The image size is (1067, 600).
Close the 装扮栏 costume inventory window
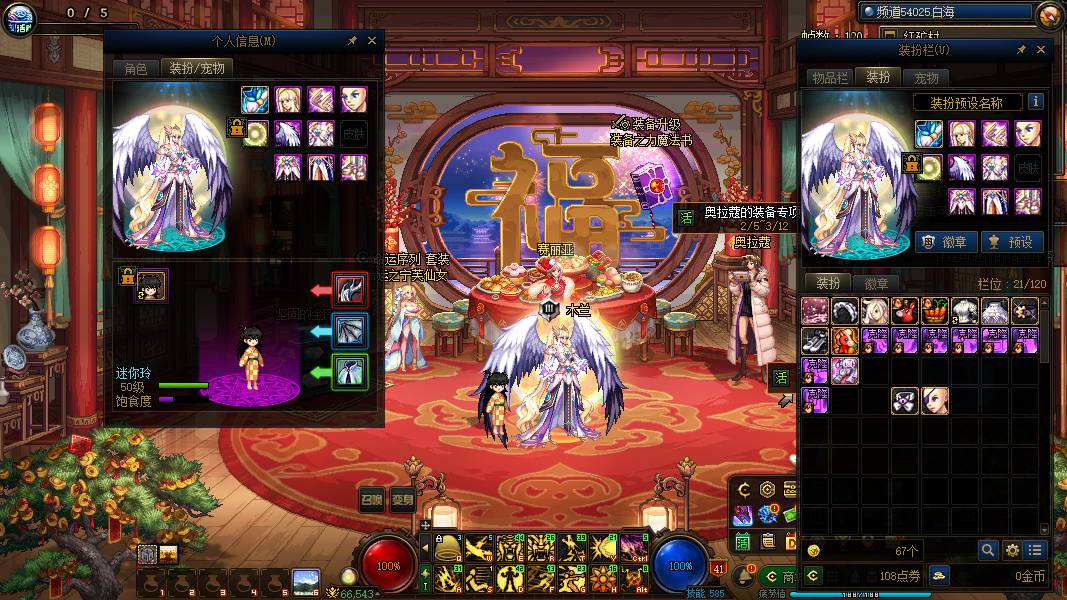[x=1041, y=50]
